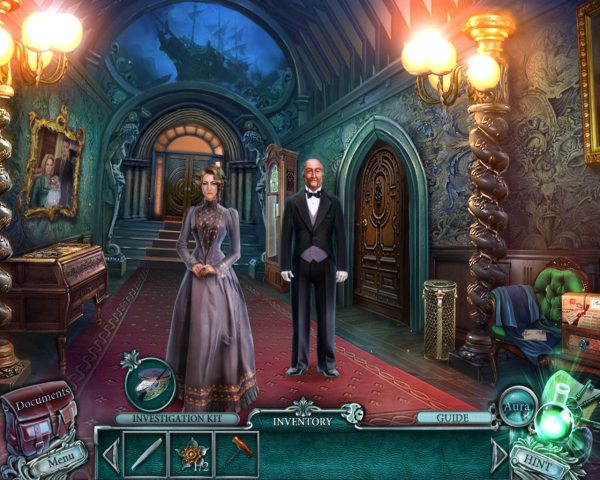Select the metal rod inventory item

point(142,453)
